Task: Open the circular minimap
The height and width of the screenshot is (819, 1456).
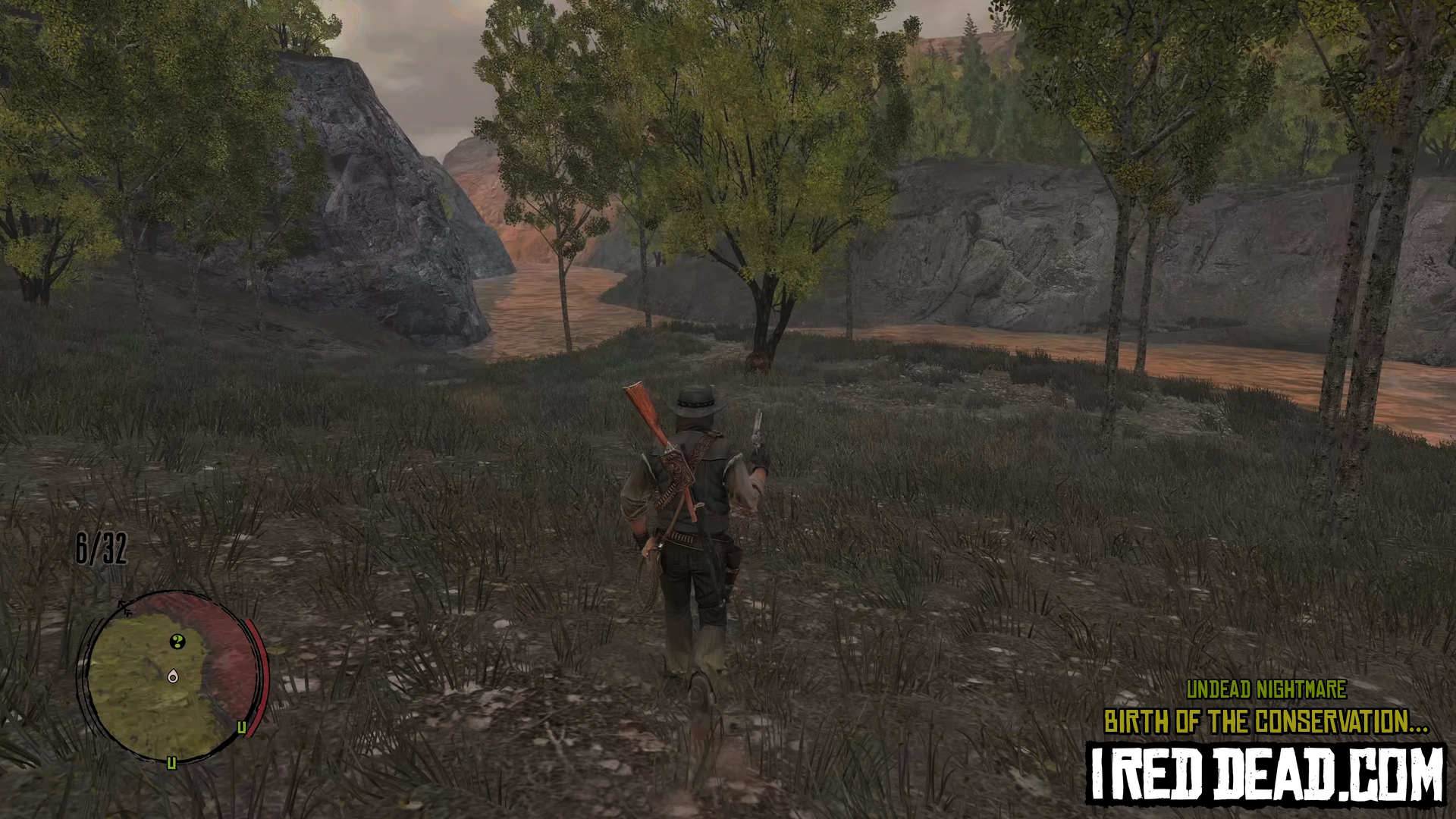Action: pos(171,676)
